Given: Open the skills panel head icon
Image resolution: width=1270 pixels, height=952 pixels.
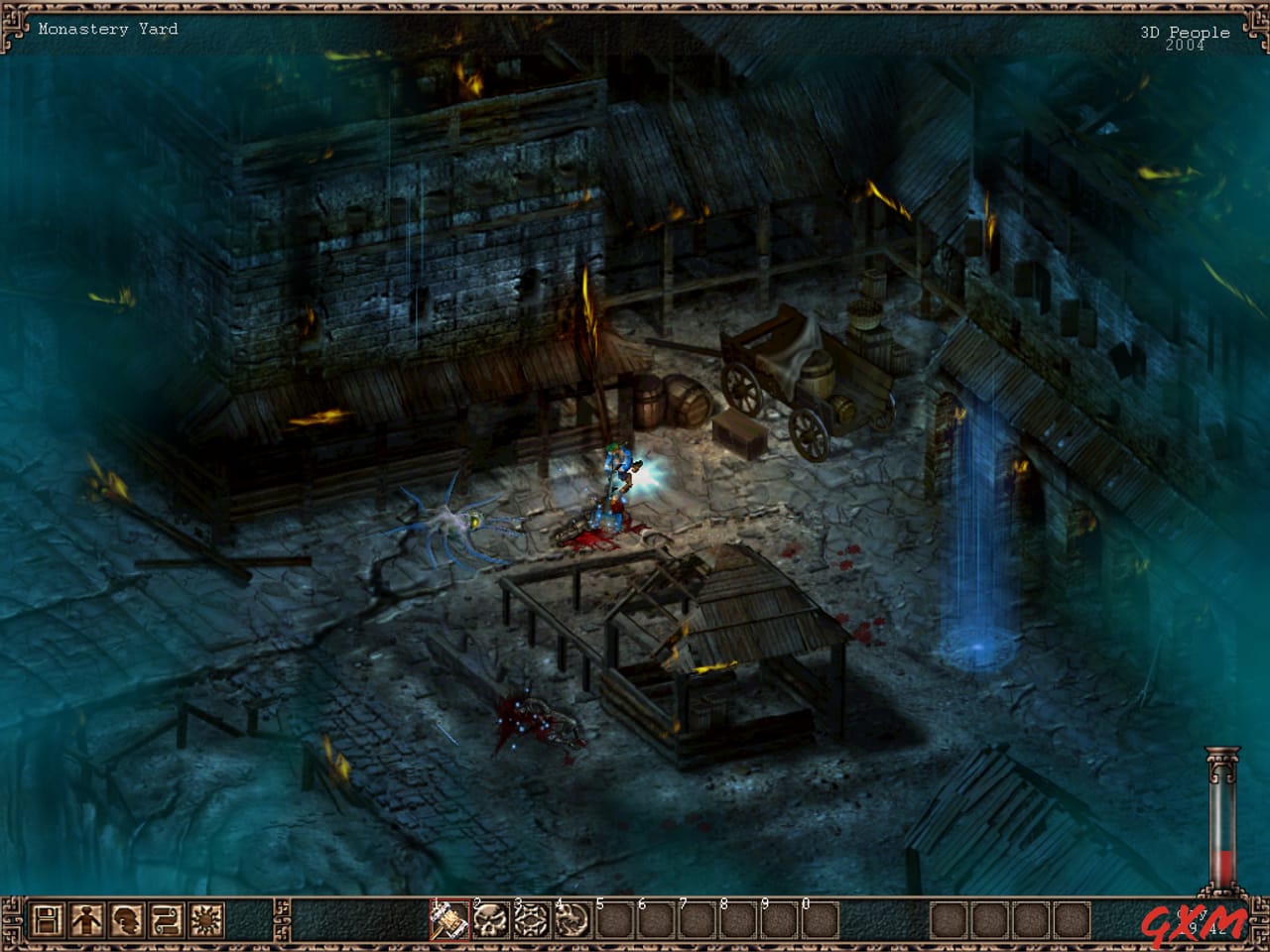Looking at the screenshot, I should pyautogui.click(x=124, y=920).
